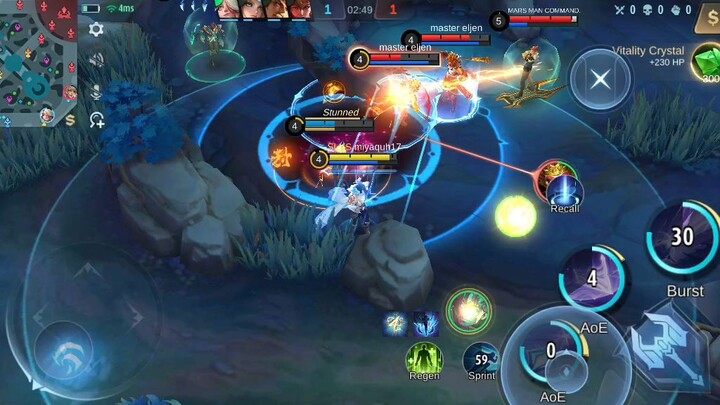Select the red-bordered enemy hero target portrait
Image resolution: width=720 pixels, height=405 pixels.
coord(553,178)
